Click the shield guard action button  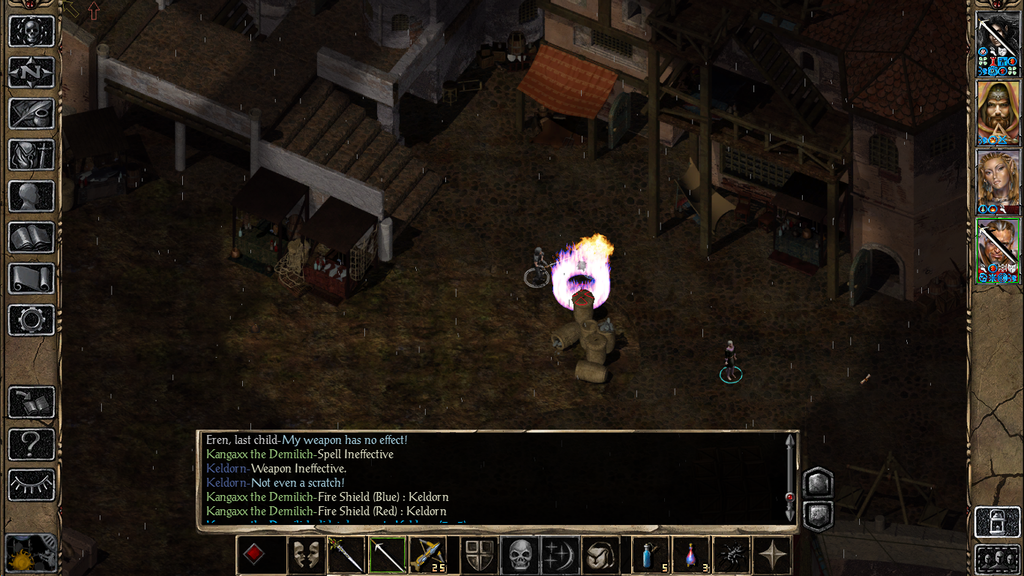[479, 555]
